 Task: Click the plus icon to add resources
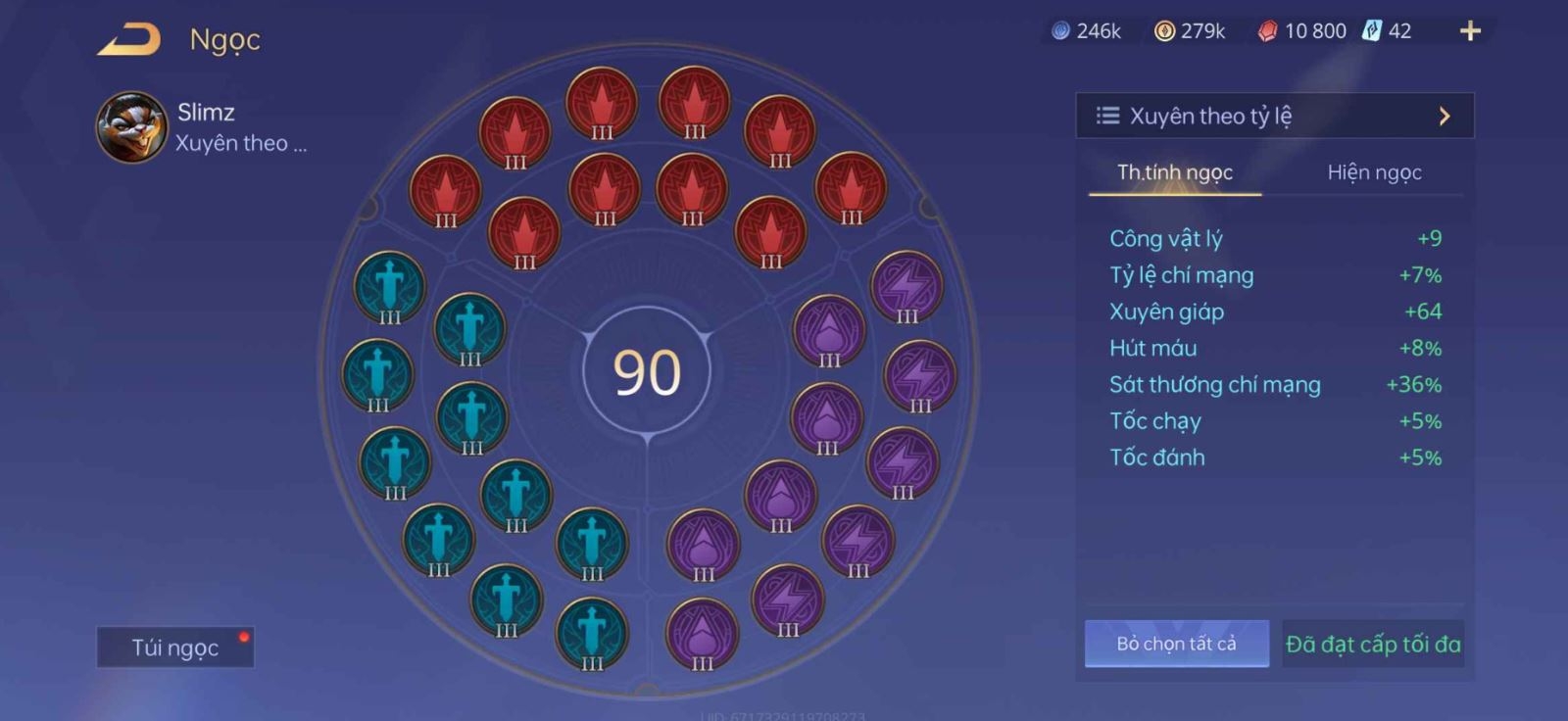pyautogui.click(x=1469, y=30)
